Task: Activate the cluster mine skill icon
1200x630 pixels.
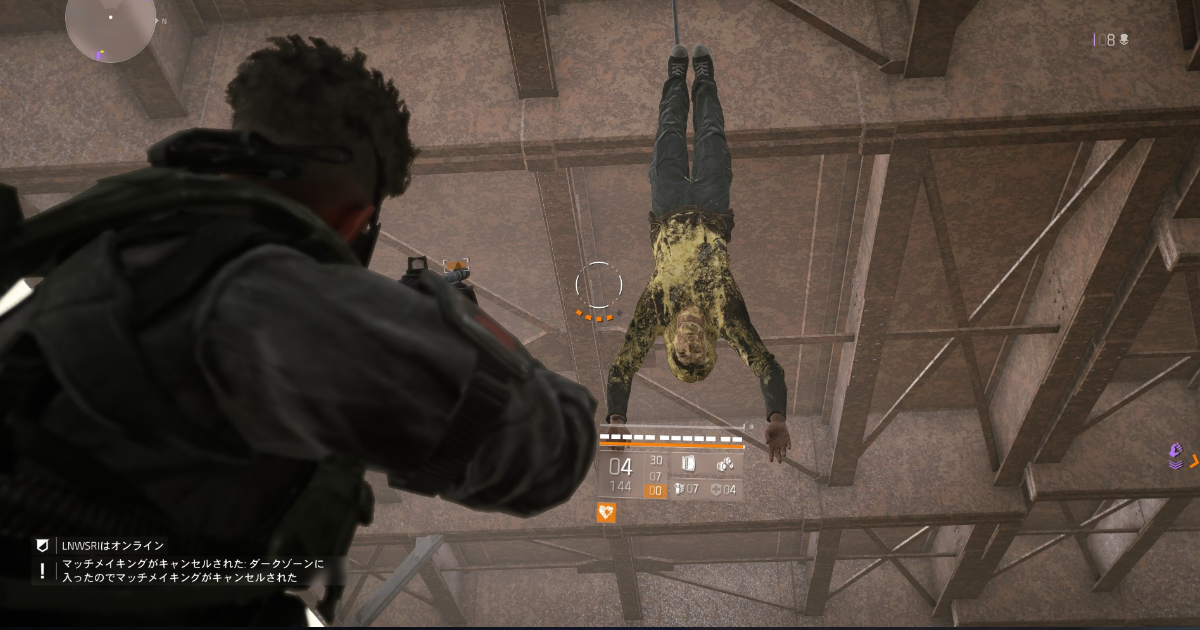Action: 725,464
